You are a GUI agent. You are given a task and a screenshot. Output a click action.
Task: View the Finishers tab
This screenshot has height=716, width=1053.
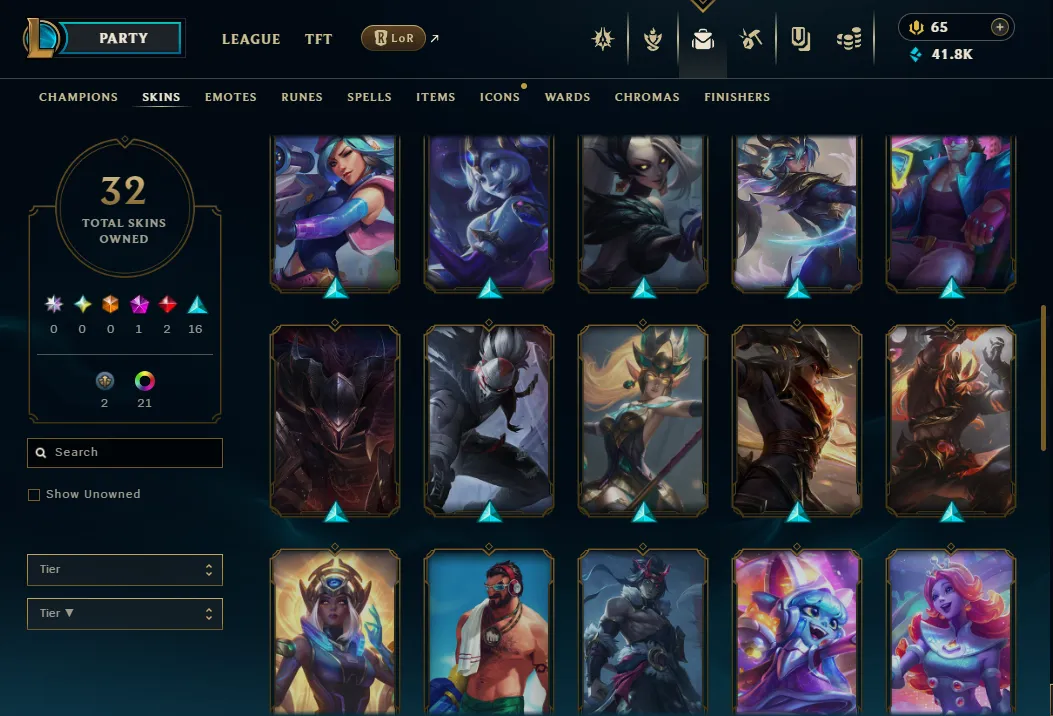(x=736, y=97)
